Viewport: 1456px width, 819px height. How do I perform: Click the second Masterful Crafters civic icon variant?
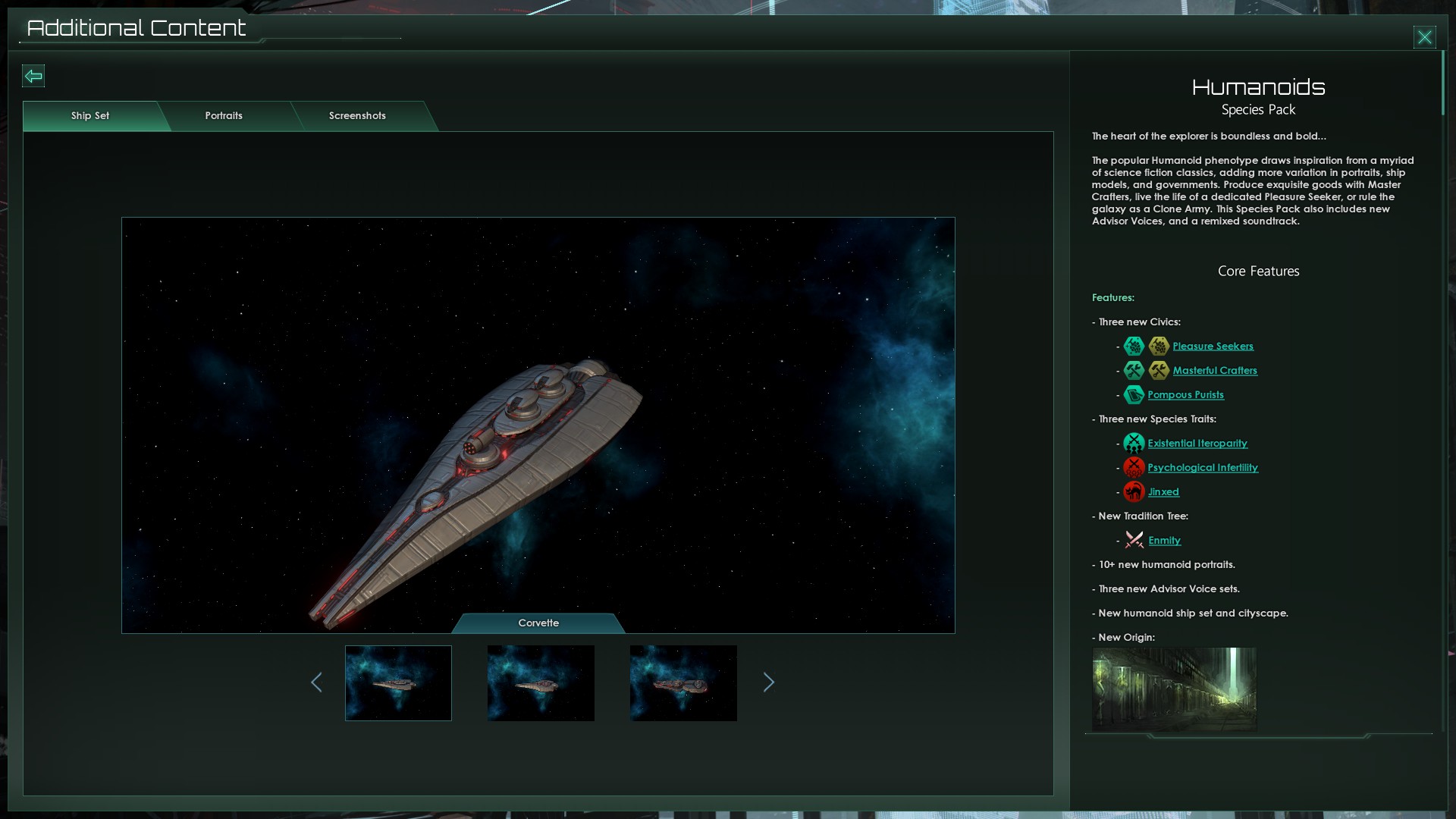click(1159, 370)
